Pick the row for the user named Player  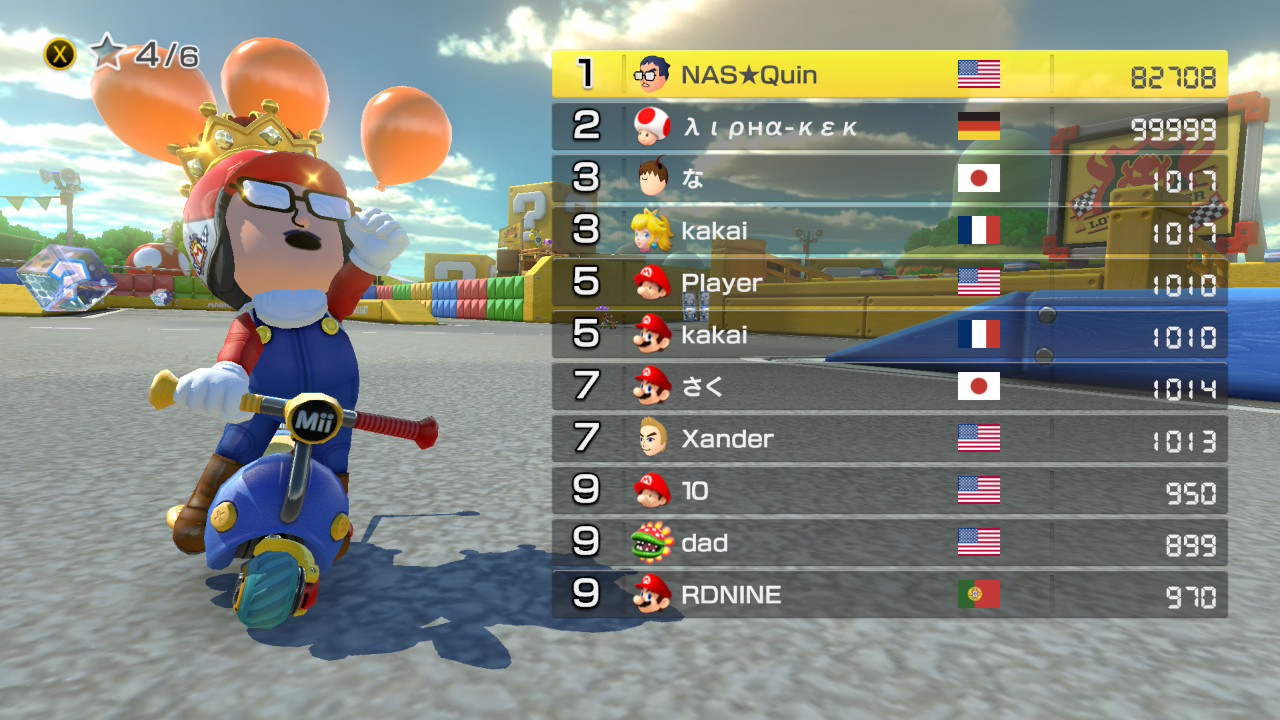pos(889,283)
